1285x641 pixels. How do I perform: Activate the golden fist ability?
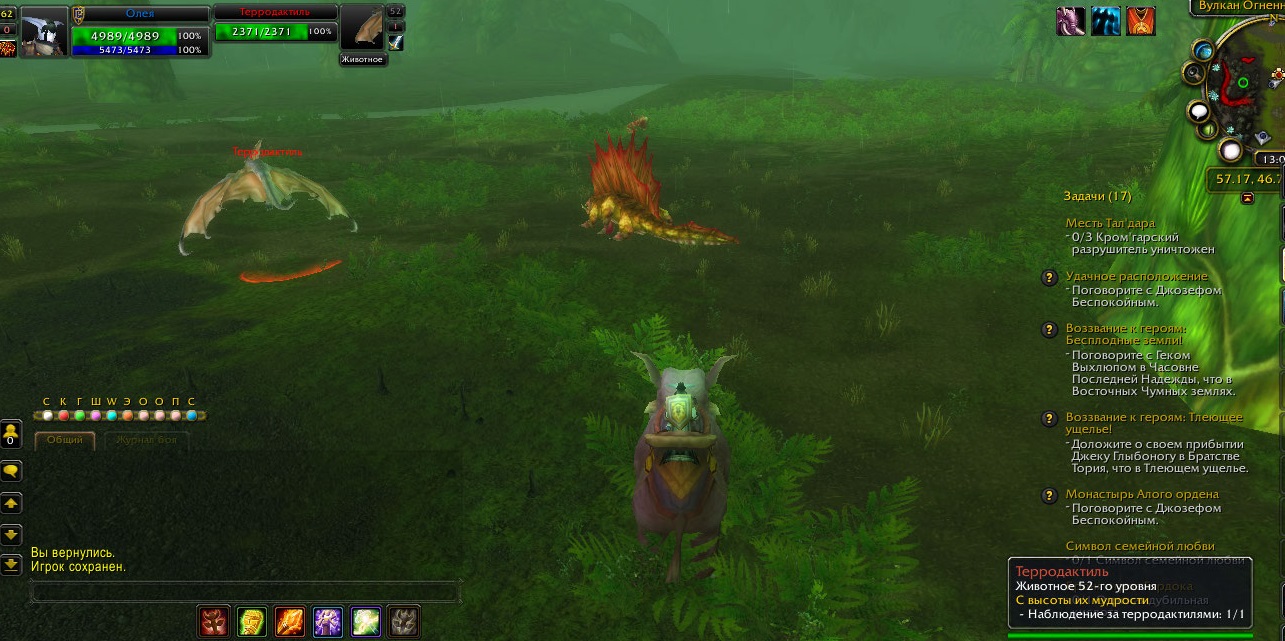point(252,622)
